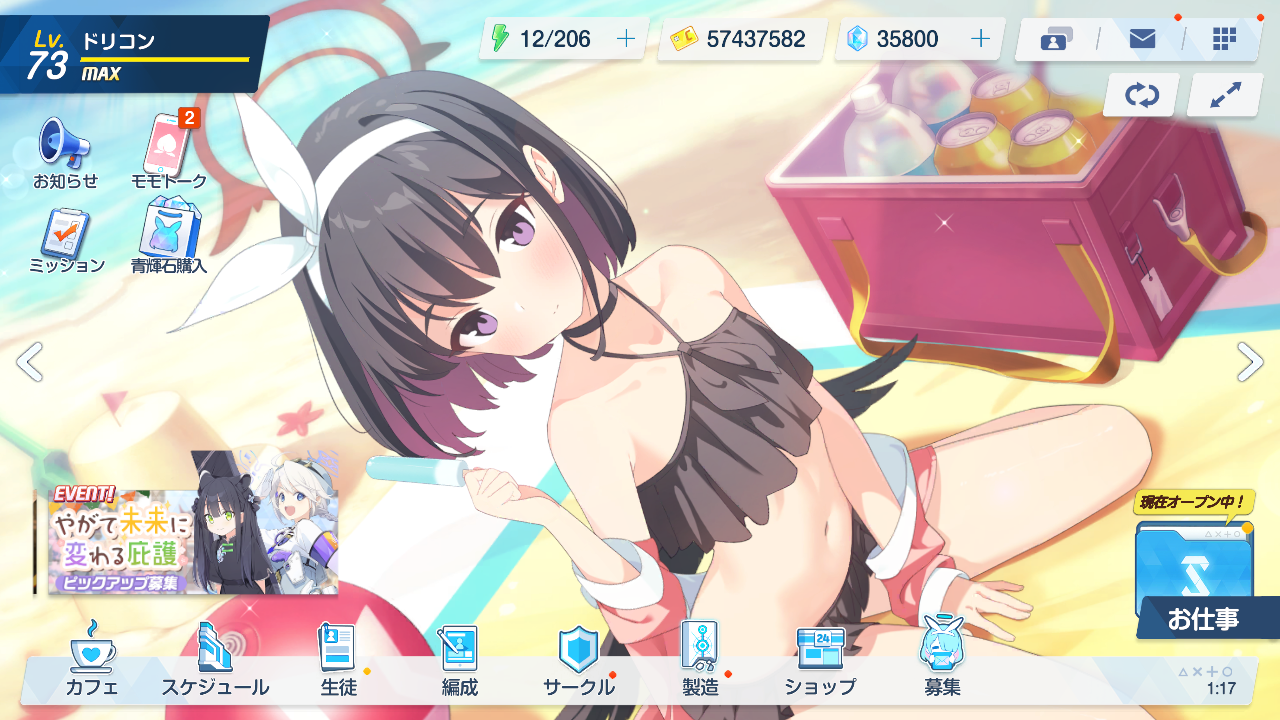Show the next lobby with the right arrow
1280x720 pixels.
click(1250, 362)
